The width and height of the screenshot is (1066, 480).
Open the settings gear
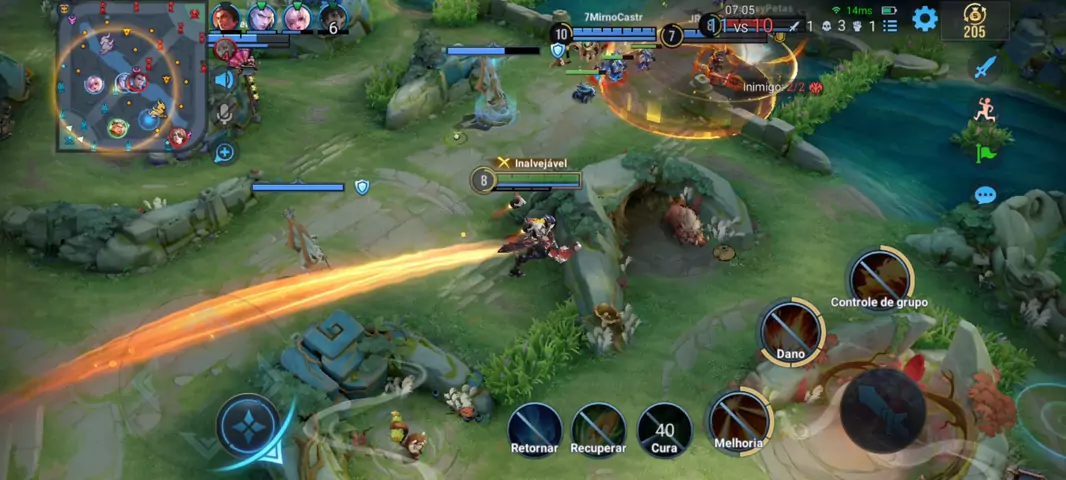[925, 18]
